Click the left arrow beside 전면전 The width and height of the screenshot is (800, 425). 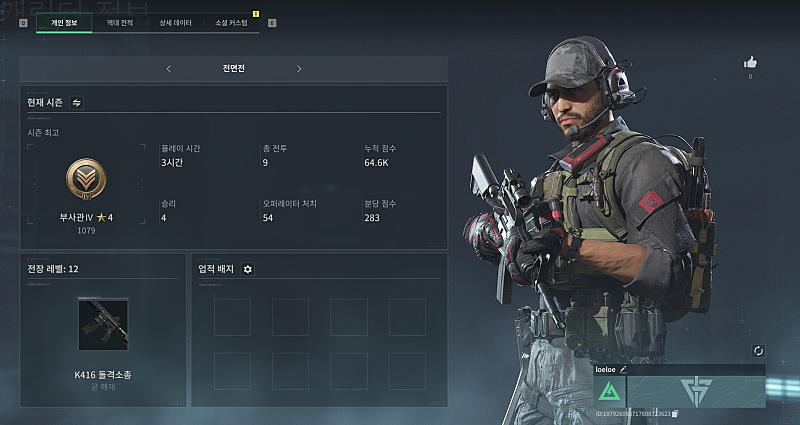[168, 69]
